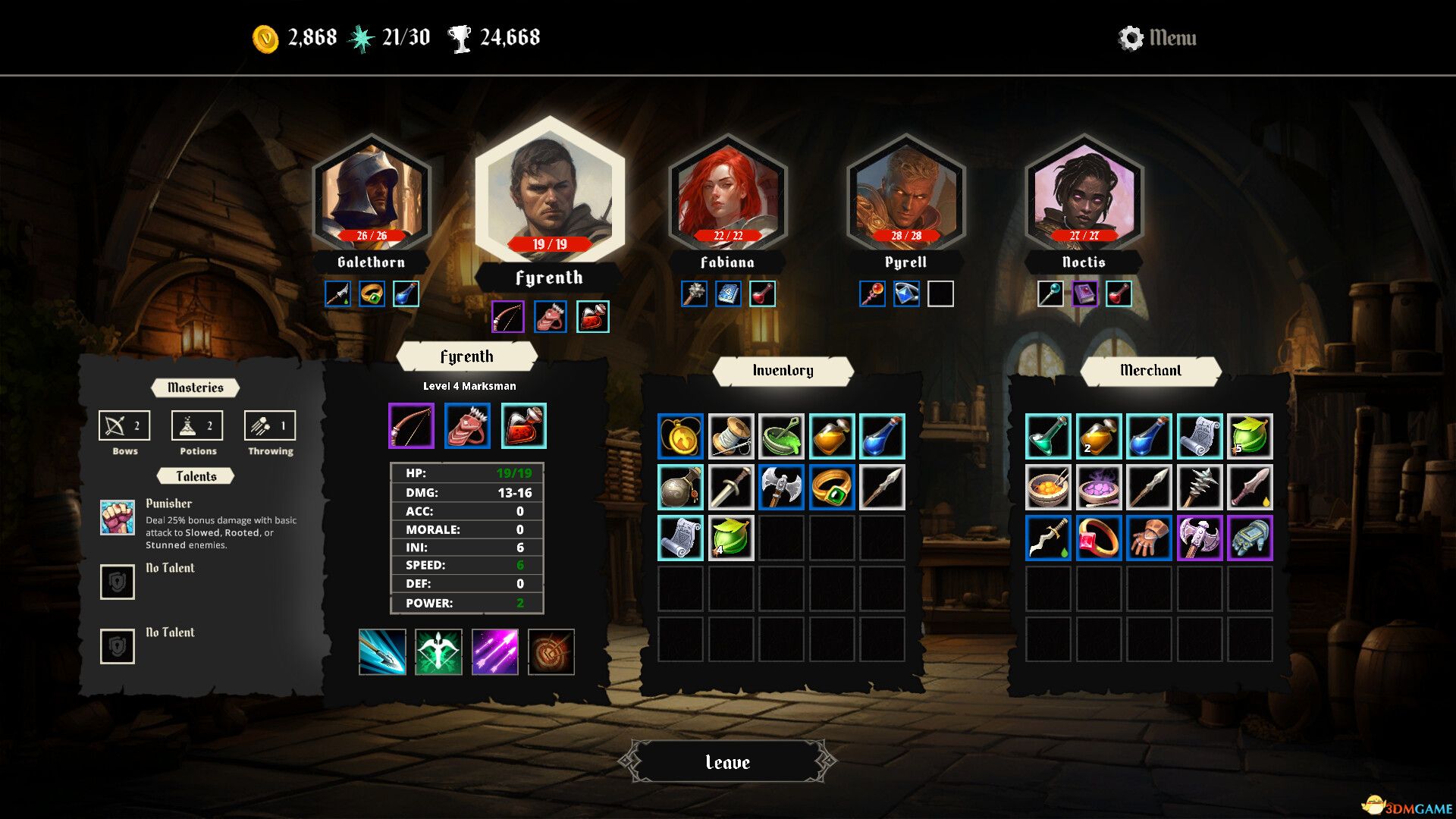Select Galethorn's character portrait
This screenshot has height=819, width=1456.
pos(371,193)
